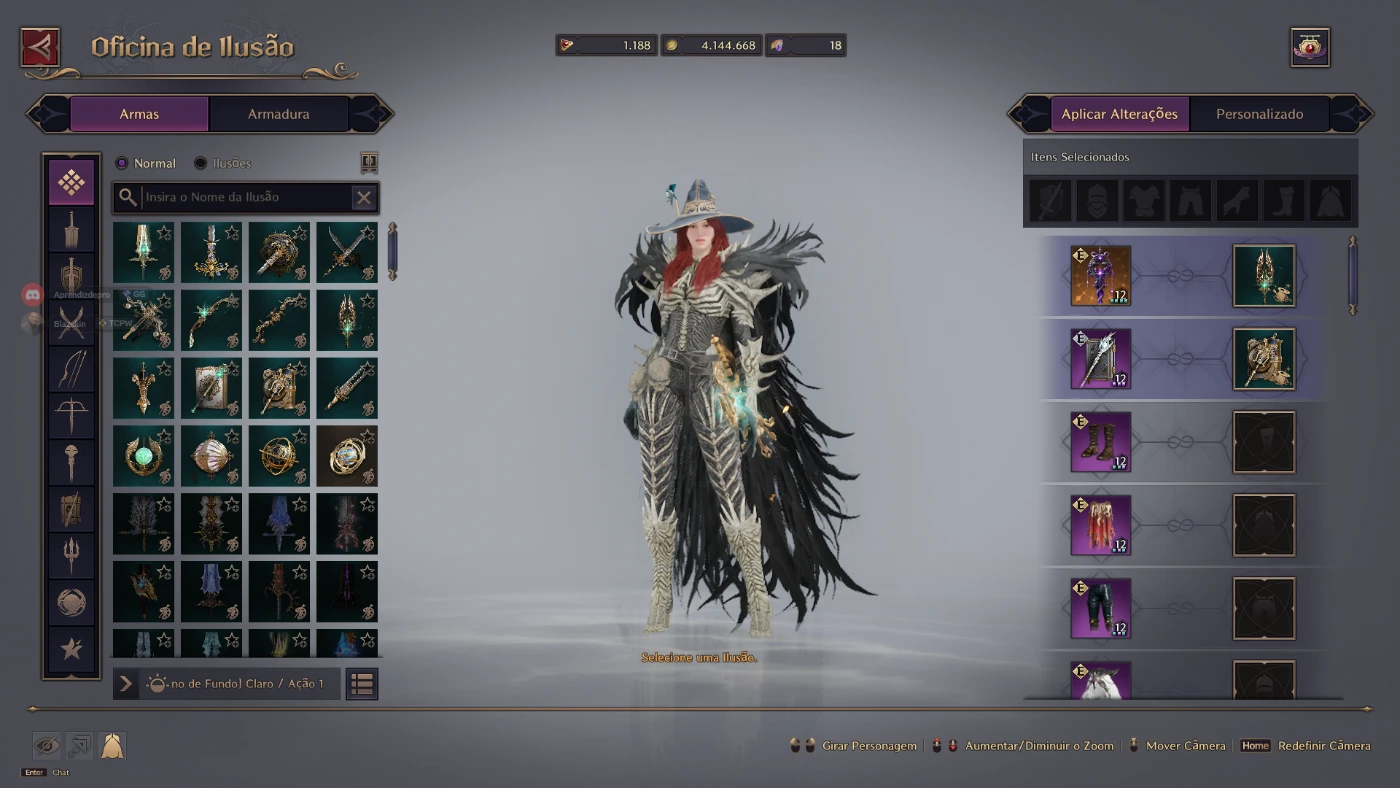The image size is (1400, 788).
Task: Choose the Normal filter option
Action: click(x=122, y=163)
